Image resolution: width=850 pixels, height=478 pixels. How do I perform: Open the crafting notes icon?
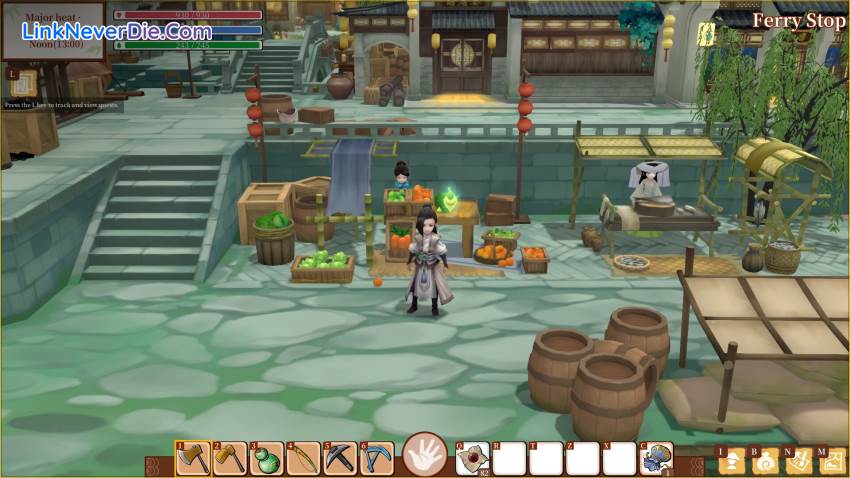(x=799, y=461)
